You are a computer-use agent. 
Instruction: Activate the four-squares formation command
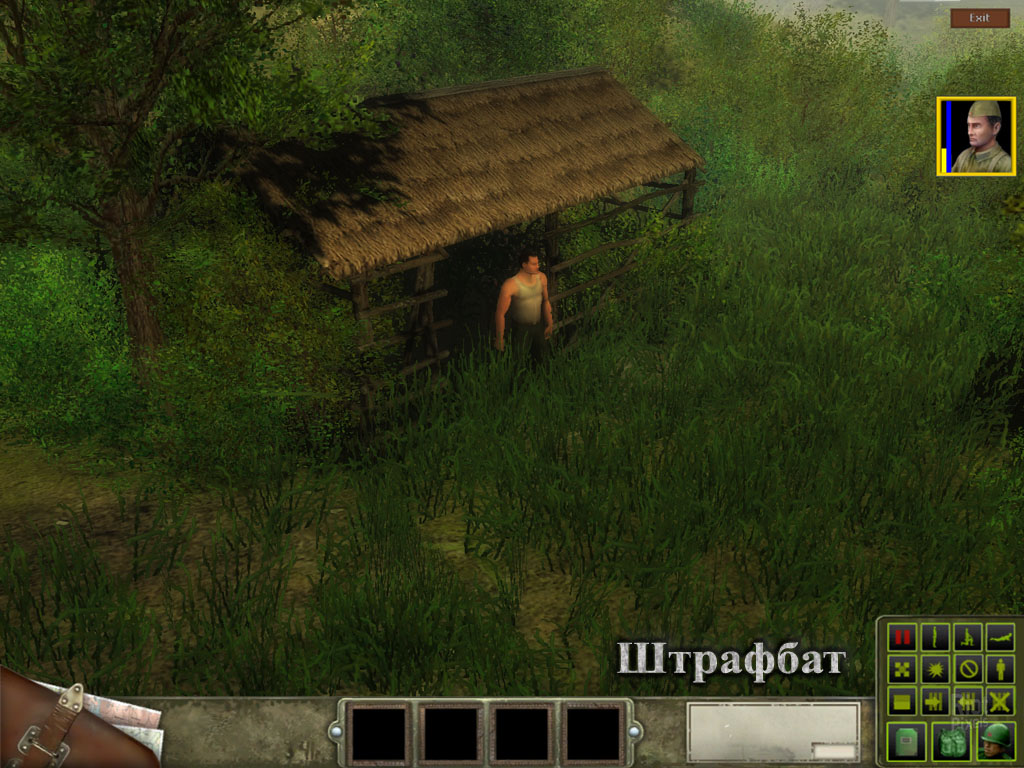pos(903,669)
